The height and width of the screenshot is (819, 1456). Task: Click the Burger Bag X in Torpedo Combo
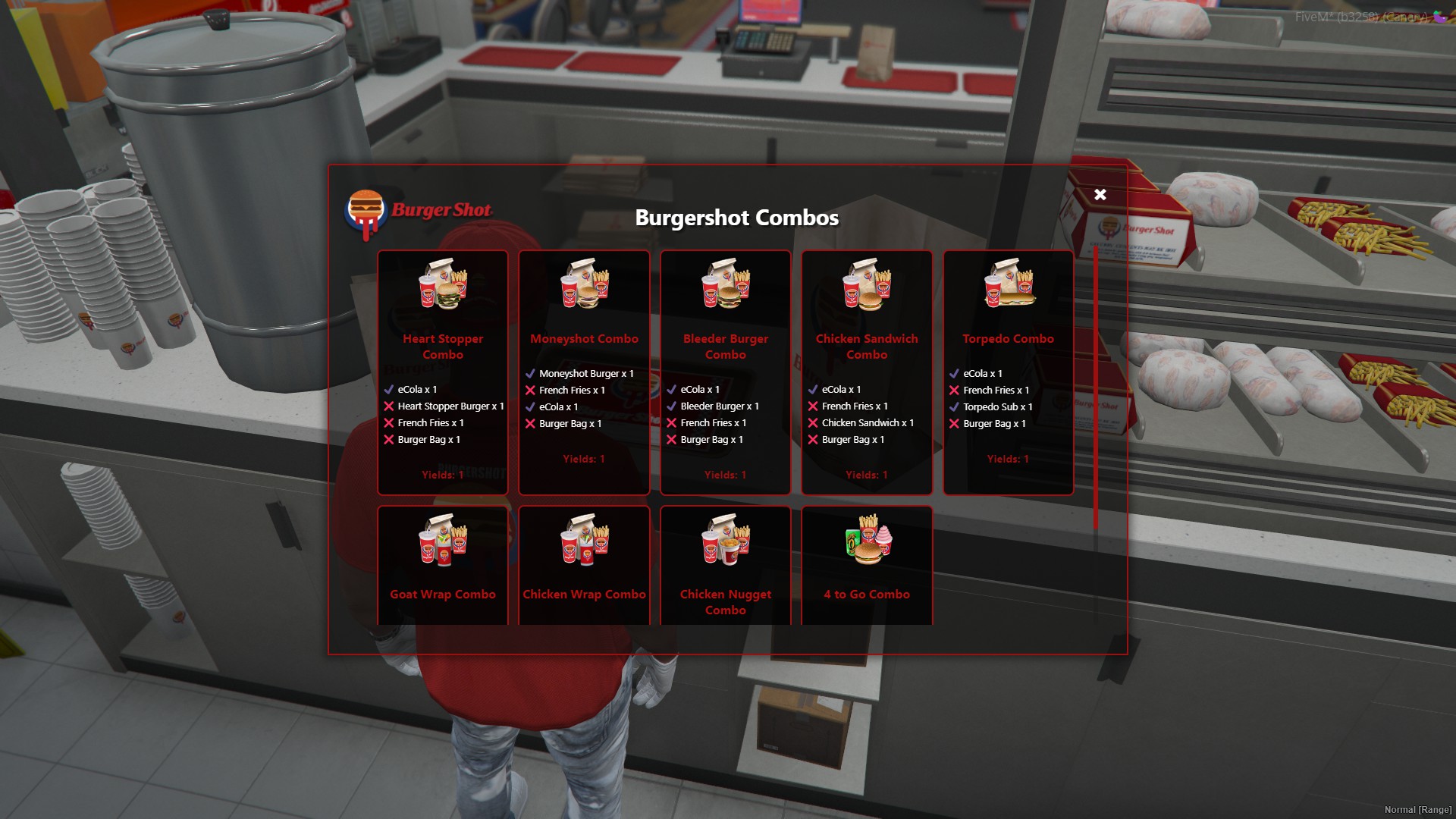pyautogui.click(x=953, y=423)
